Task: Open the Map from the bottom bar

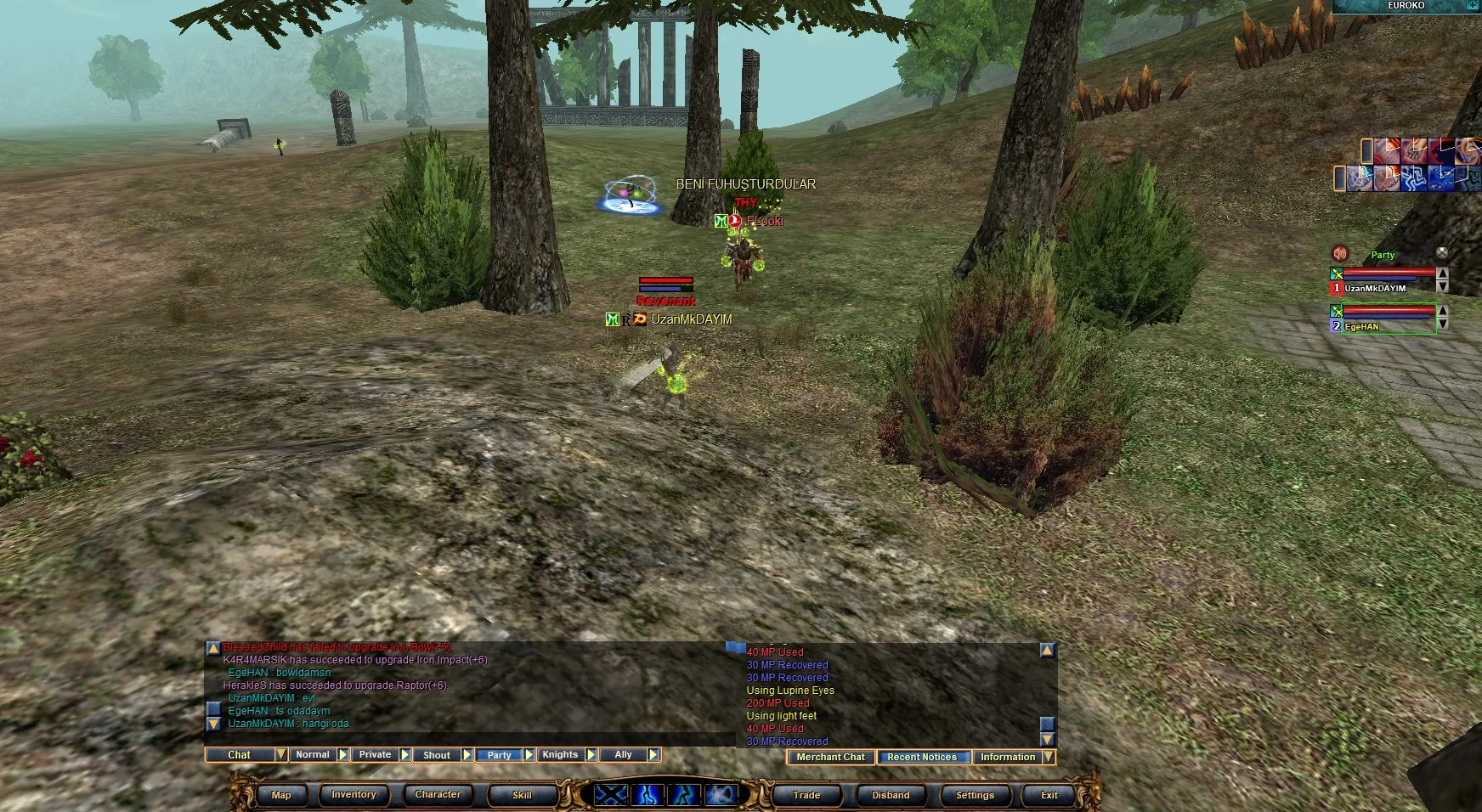Action: (281, 795)
